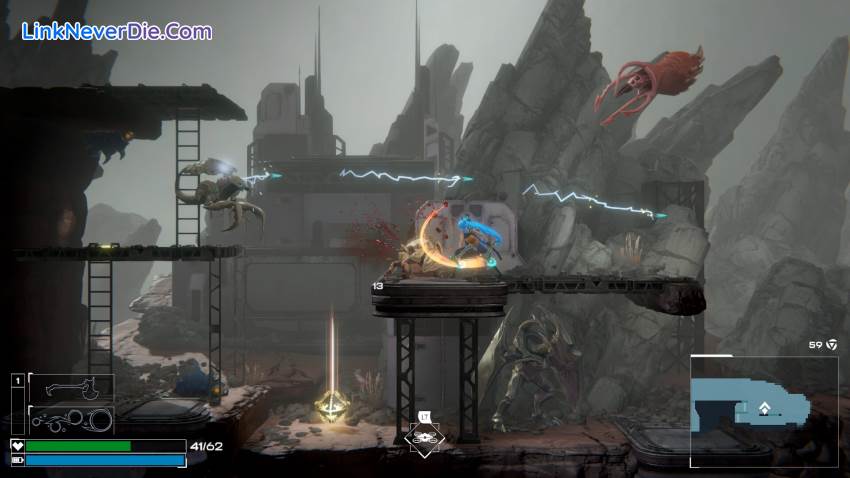
Task: Open the minimap
Action: point(763,411)
